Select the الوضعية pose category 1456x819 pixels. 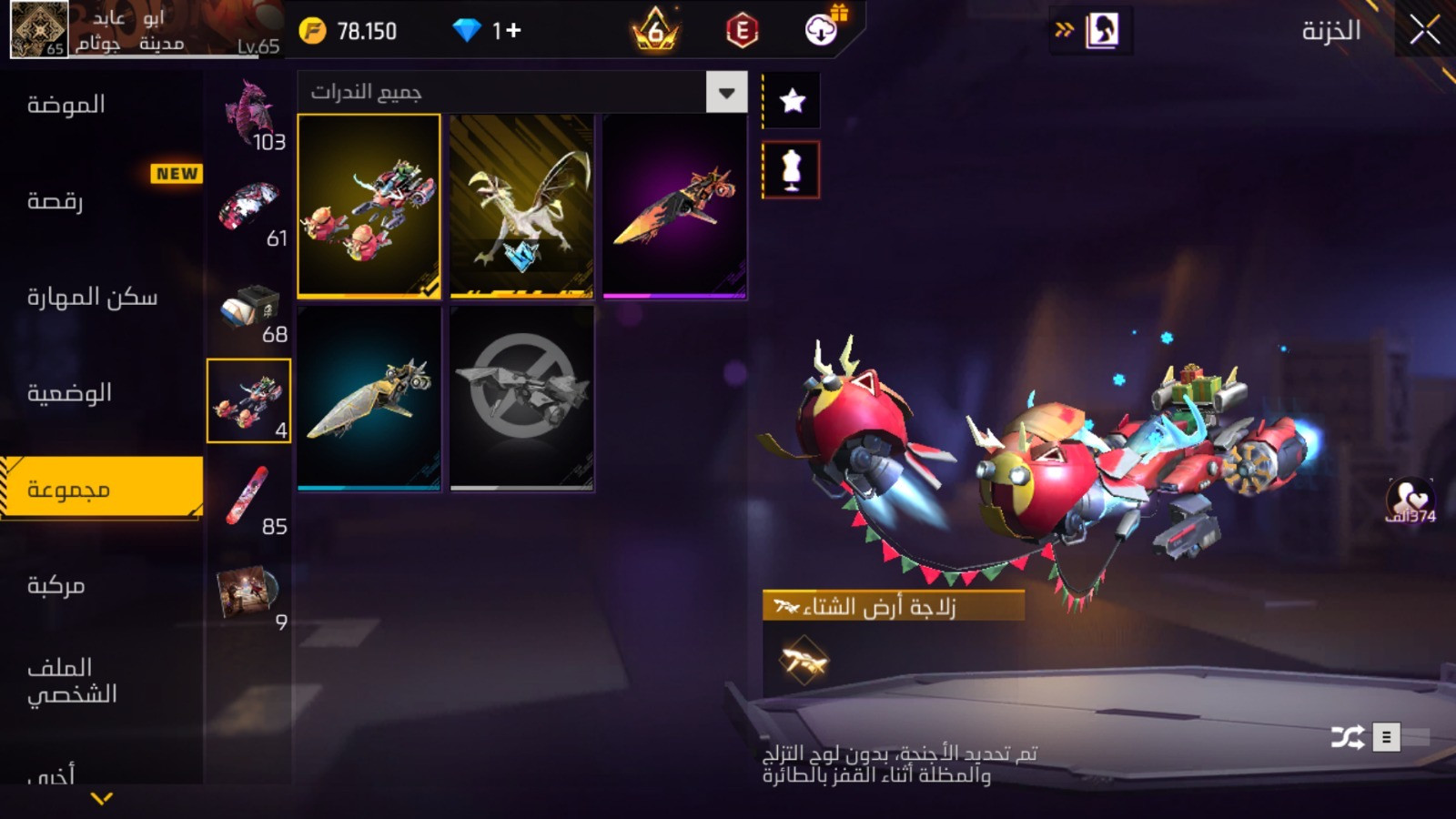coord(69,393)
